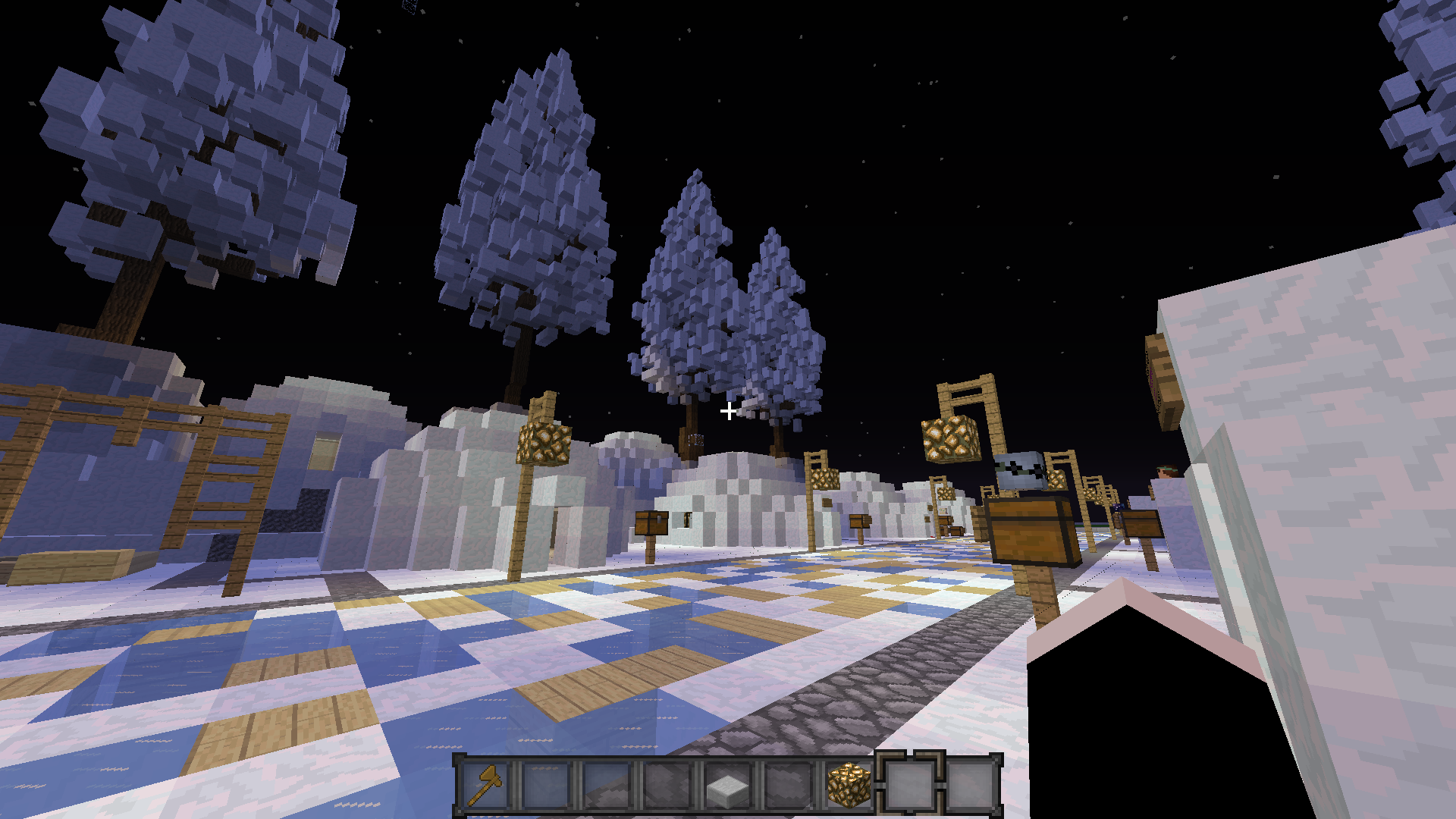The image size is (1456, 819).
Task: Switch to the glowstone block slot
Action: click(849, 786)
